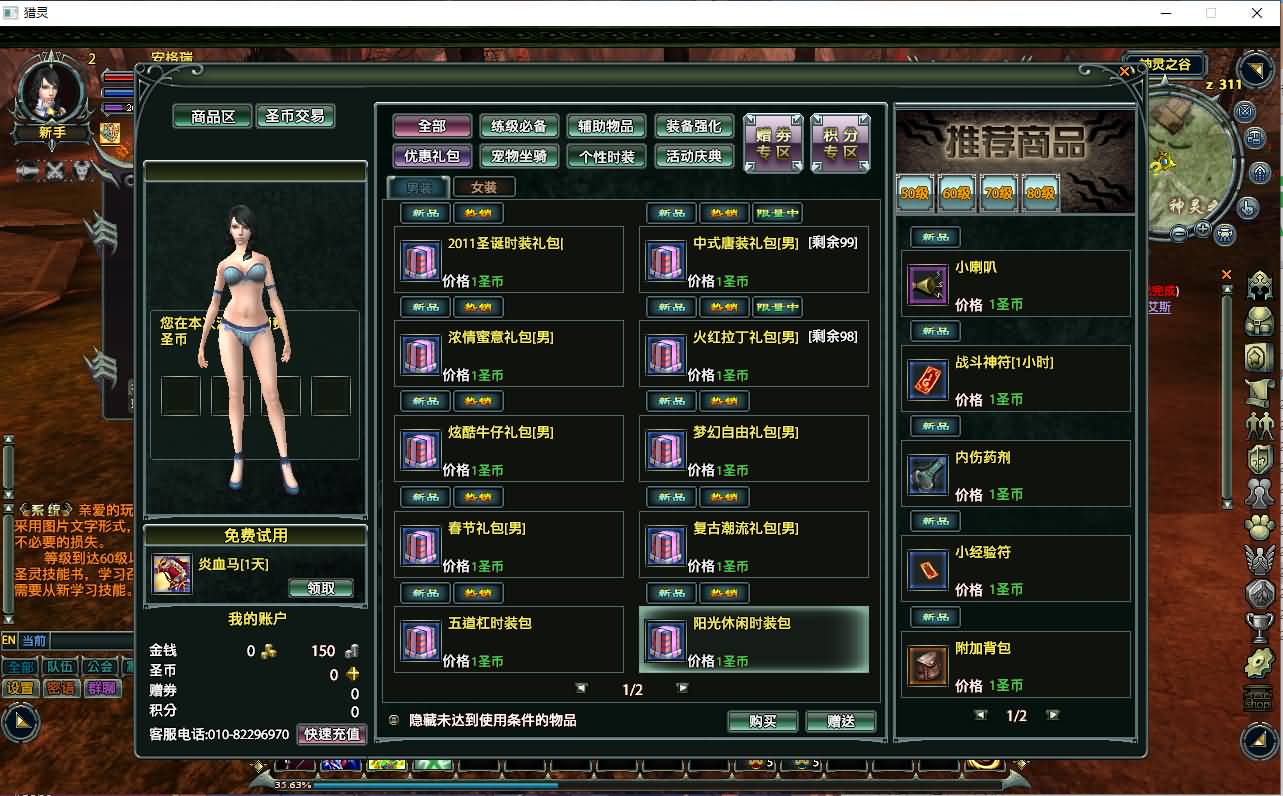The width and height of the screenshot is (1283, 796).
Task: Switch chat input language with EN toggle
Action: pyautogui.click(x=9, y=641)
